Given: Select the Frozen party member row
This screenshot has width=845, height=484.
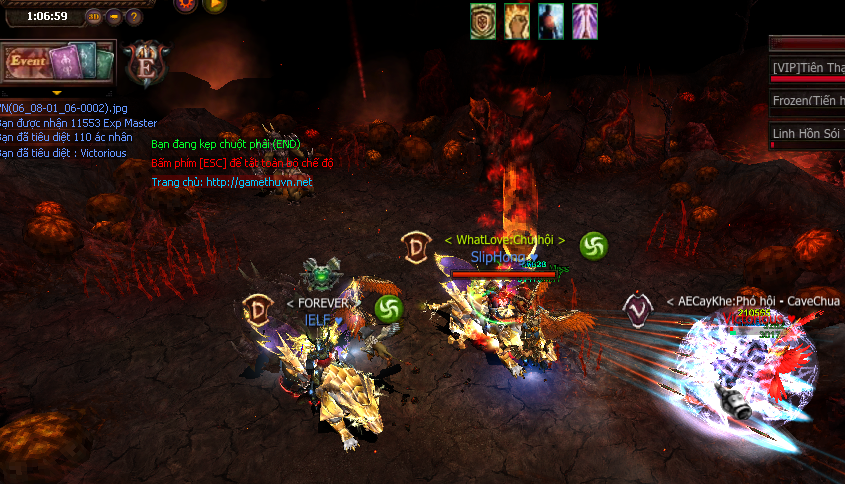Looking at the screenshot, I should pos(808,101).
